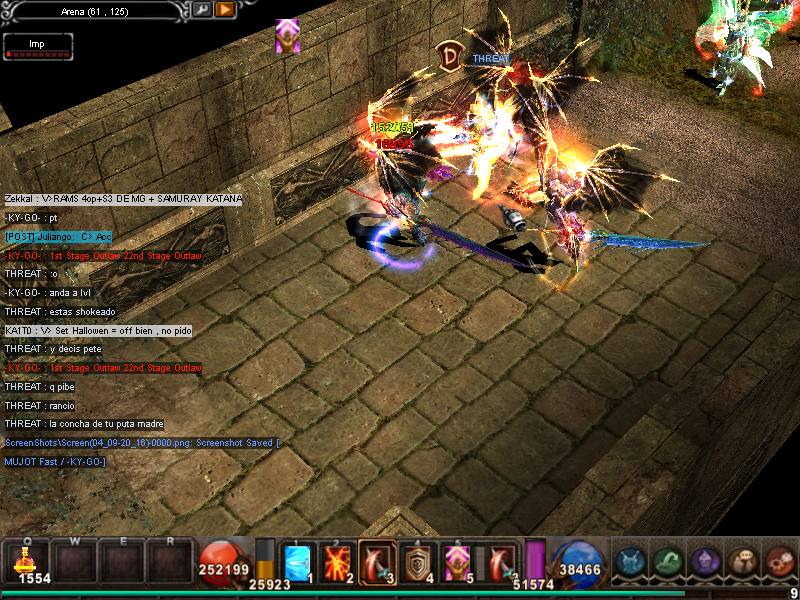
Task: Open the wrench settings button
Action: (x=202, y=9)
